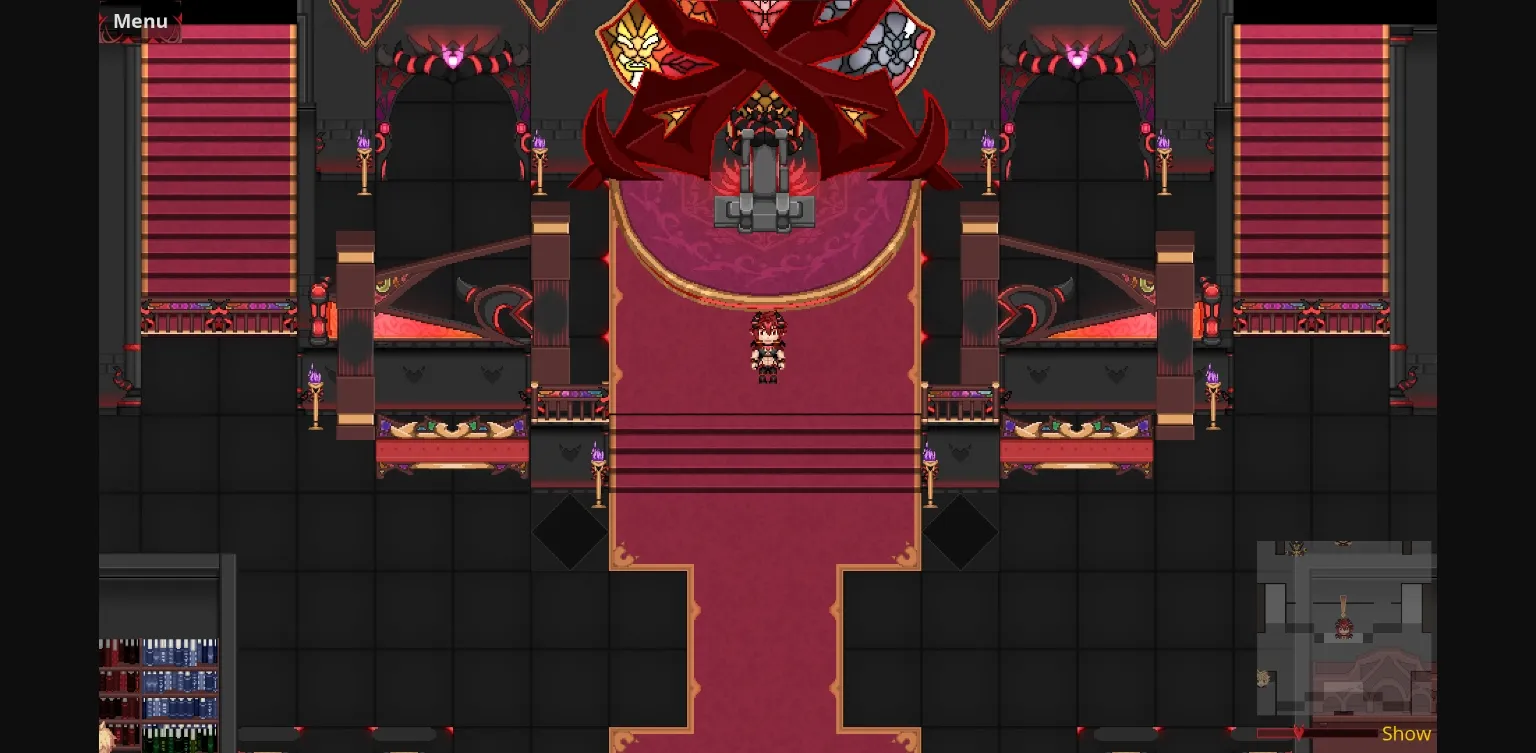Screen dimensions: 1536x753
Task: Click the gray stone crest shield
Action: click(893, 40)
